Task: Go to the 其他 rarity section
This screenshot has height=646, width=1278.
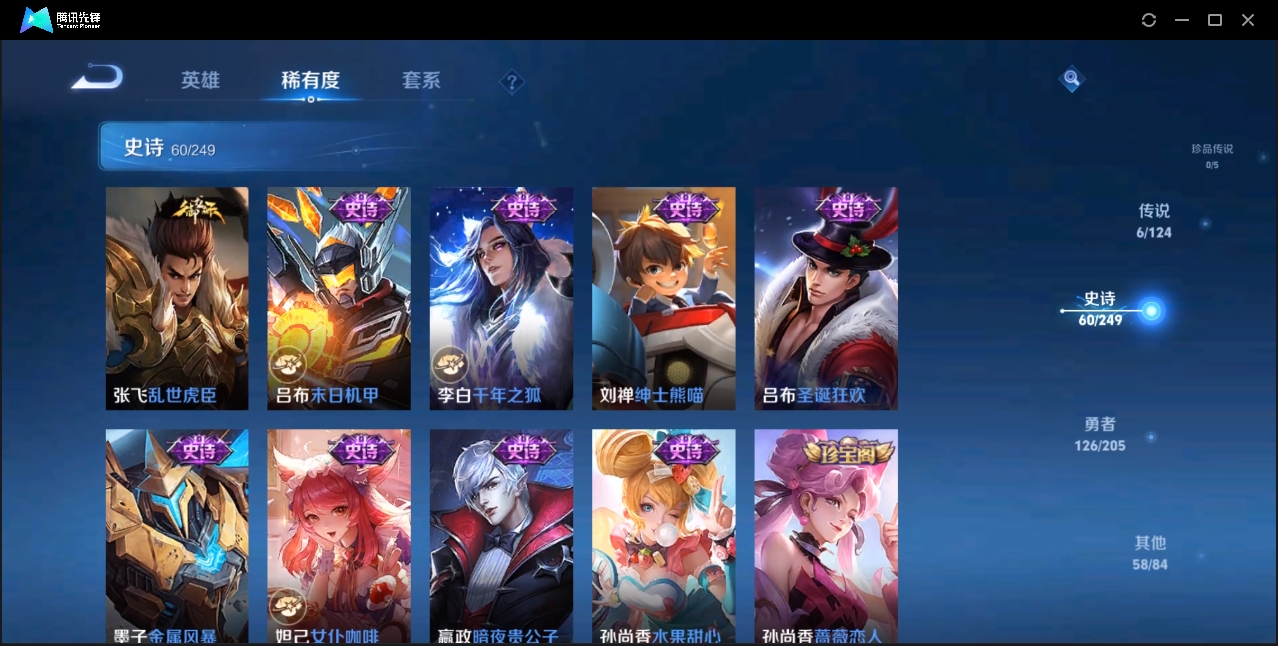Action: (1150, 552)
